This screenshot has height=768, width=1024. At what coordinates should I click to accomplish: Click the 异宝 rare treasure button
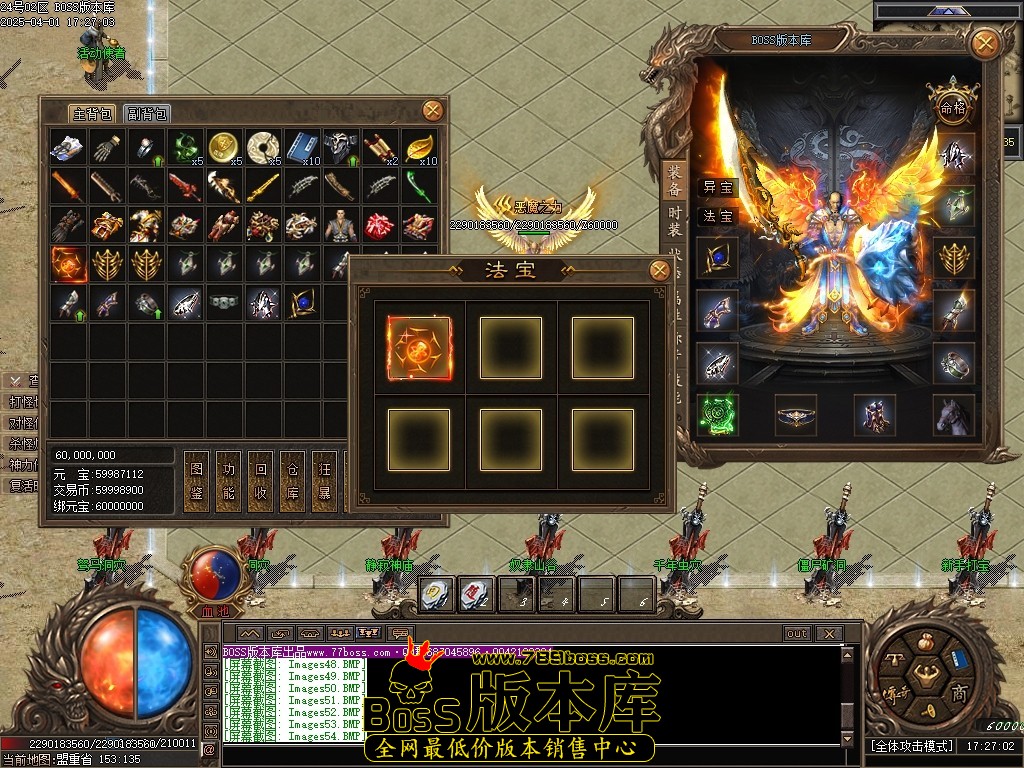717,187
